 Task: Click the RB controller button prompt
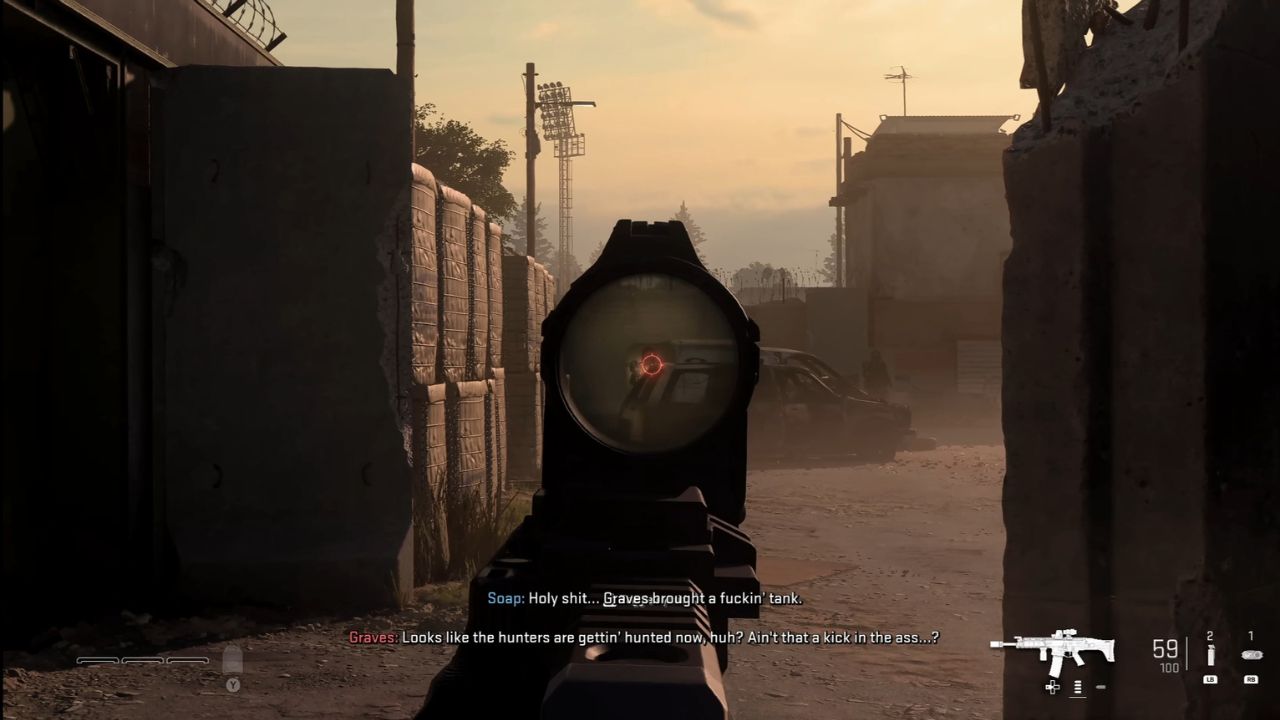click(x=1252, y=680)
